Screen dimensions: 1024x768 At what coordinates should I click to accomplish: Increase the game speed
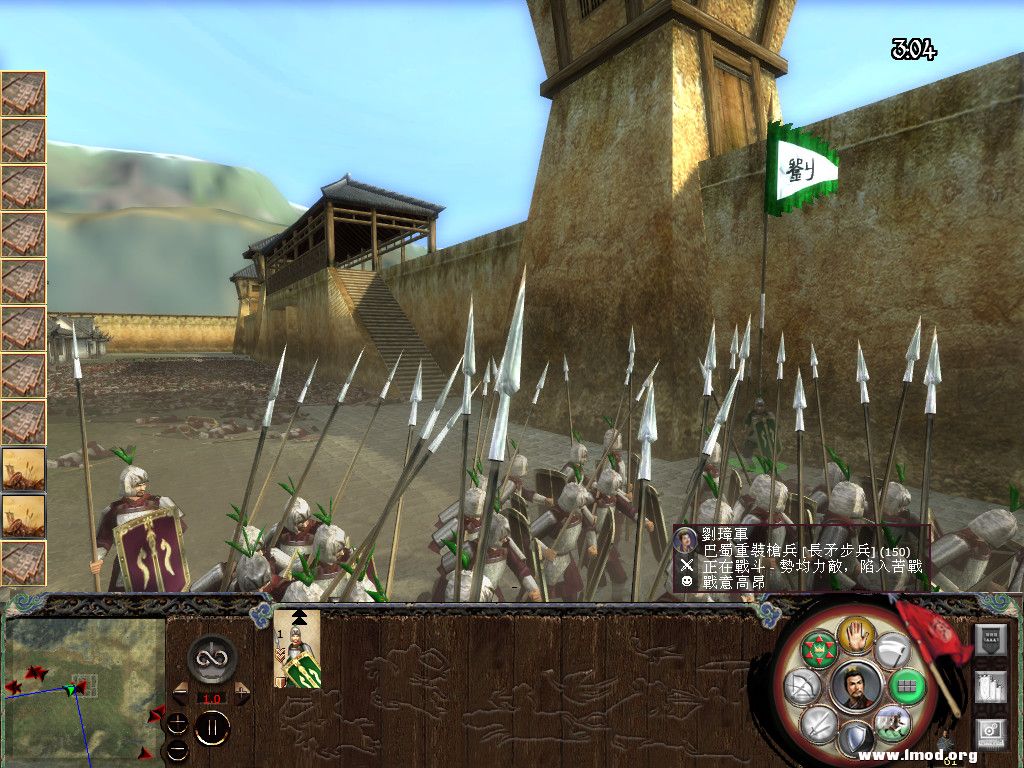pyautogui.click(x=242, y=692)
